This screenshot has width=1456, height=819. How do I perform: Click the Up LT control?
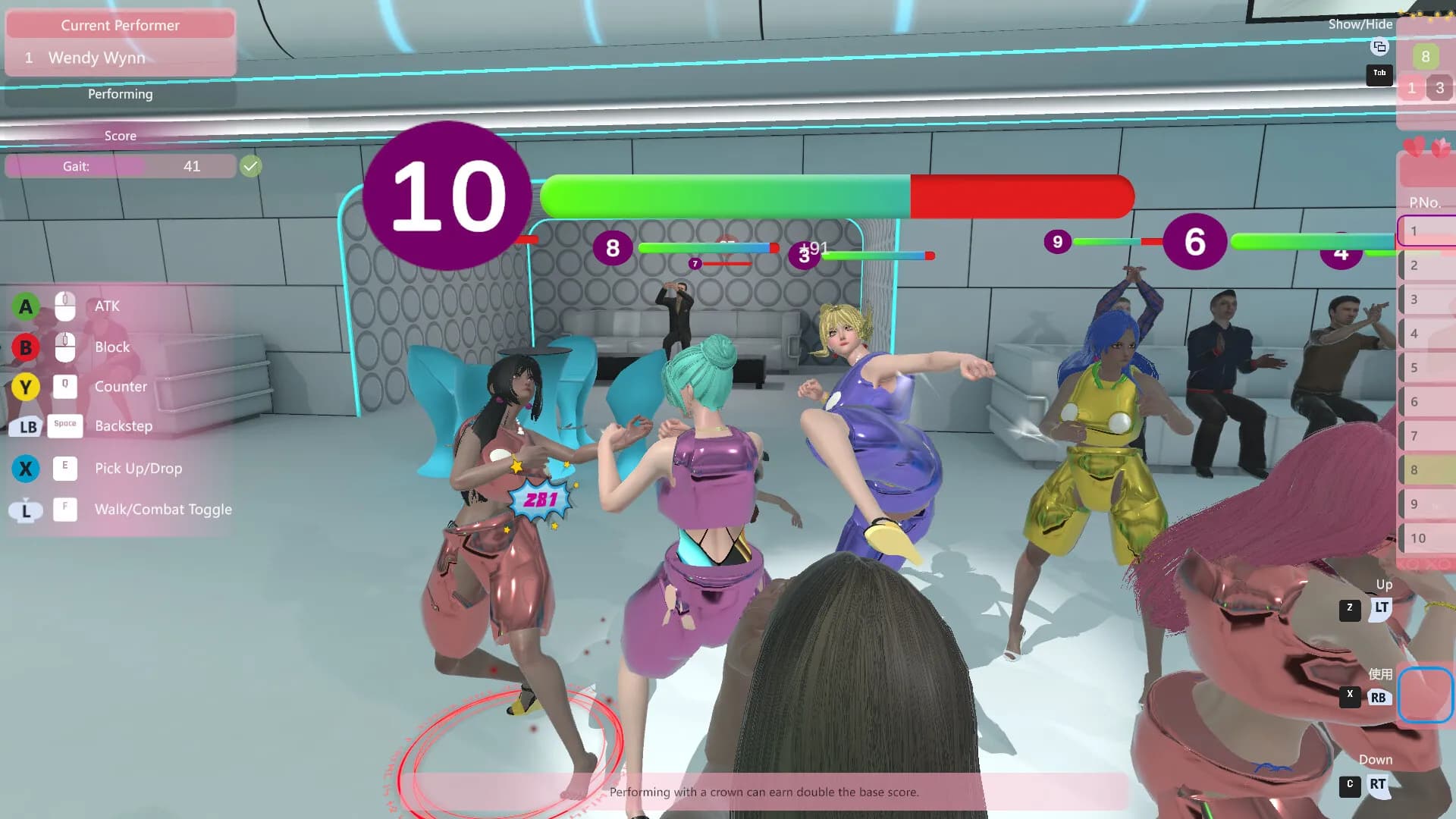[1380, 607]
